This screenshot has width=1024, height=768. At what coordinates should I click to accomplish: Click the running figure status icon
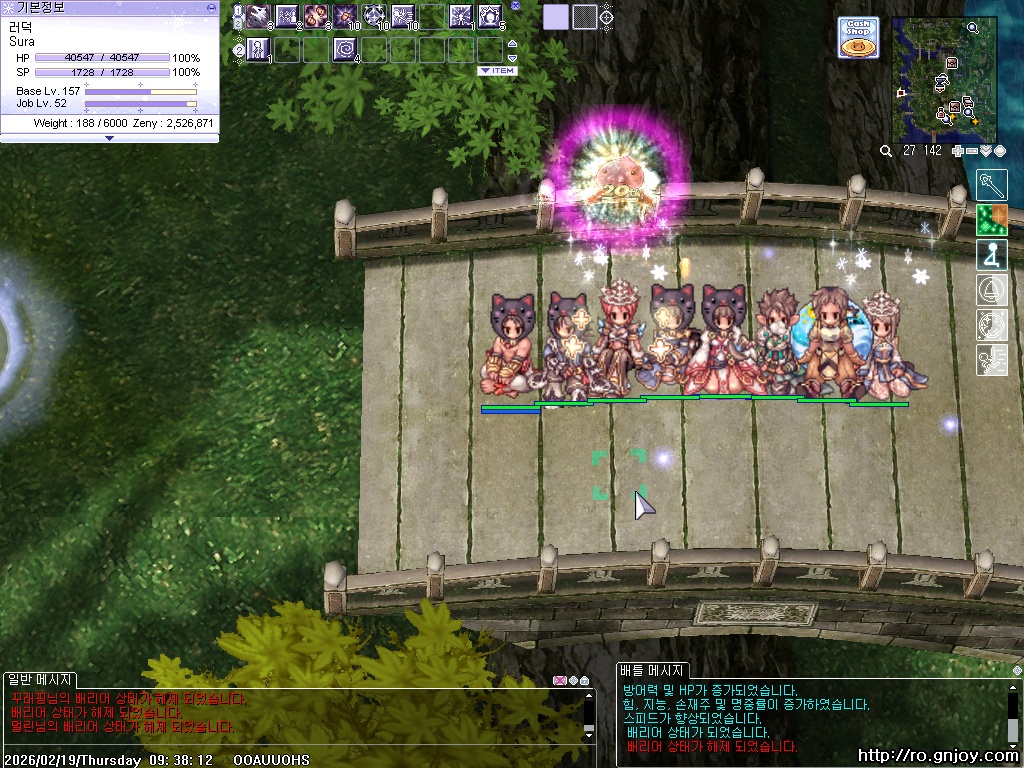click(991, 359)
